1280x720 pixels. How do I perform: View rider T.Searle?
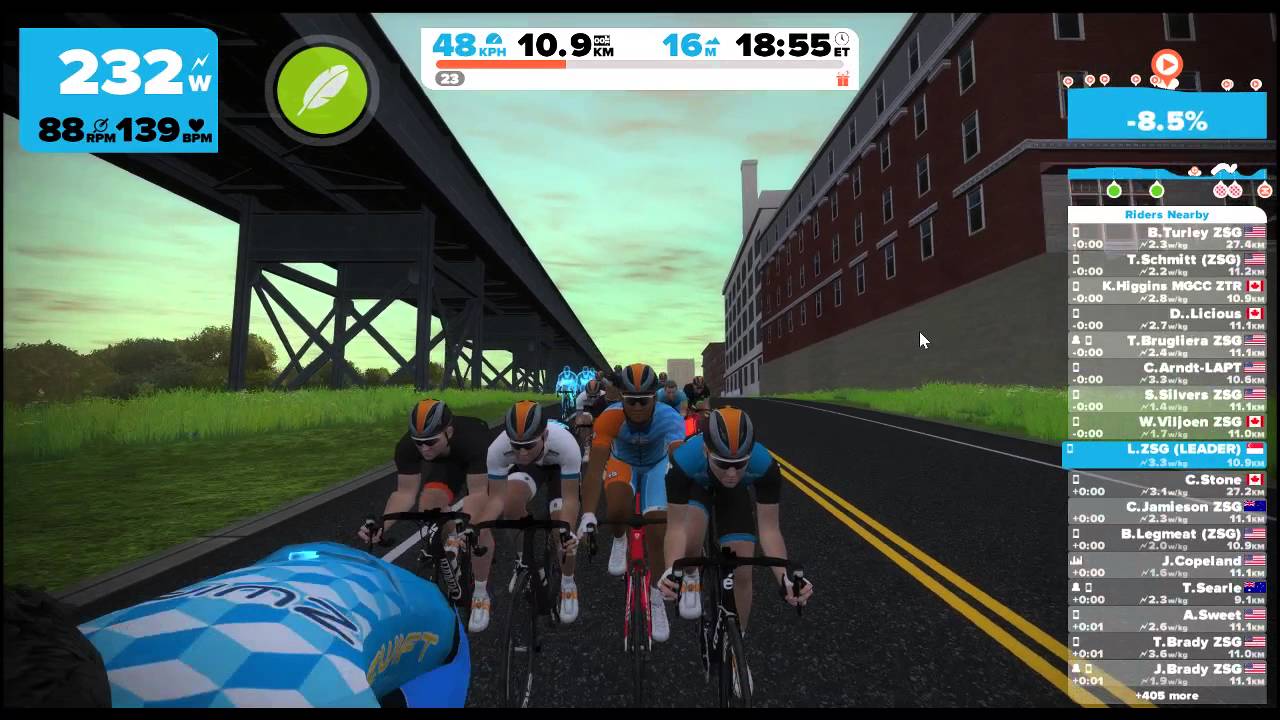click(1166, 593)
